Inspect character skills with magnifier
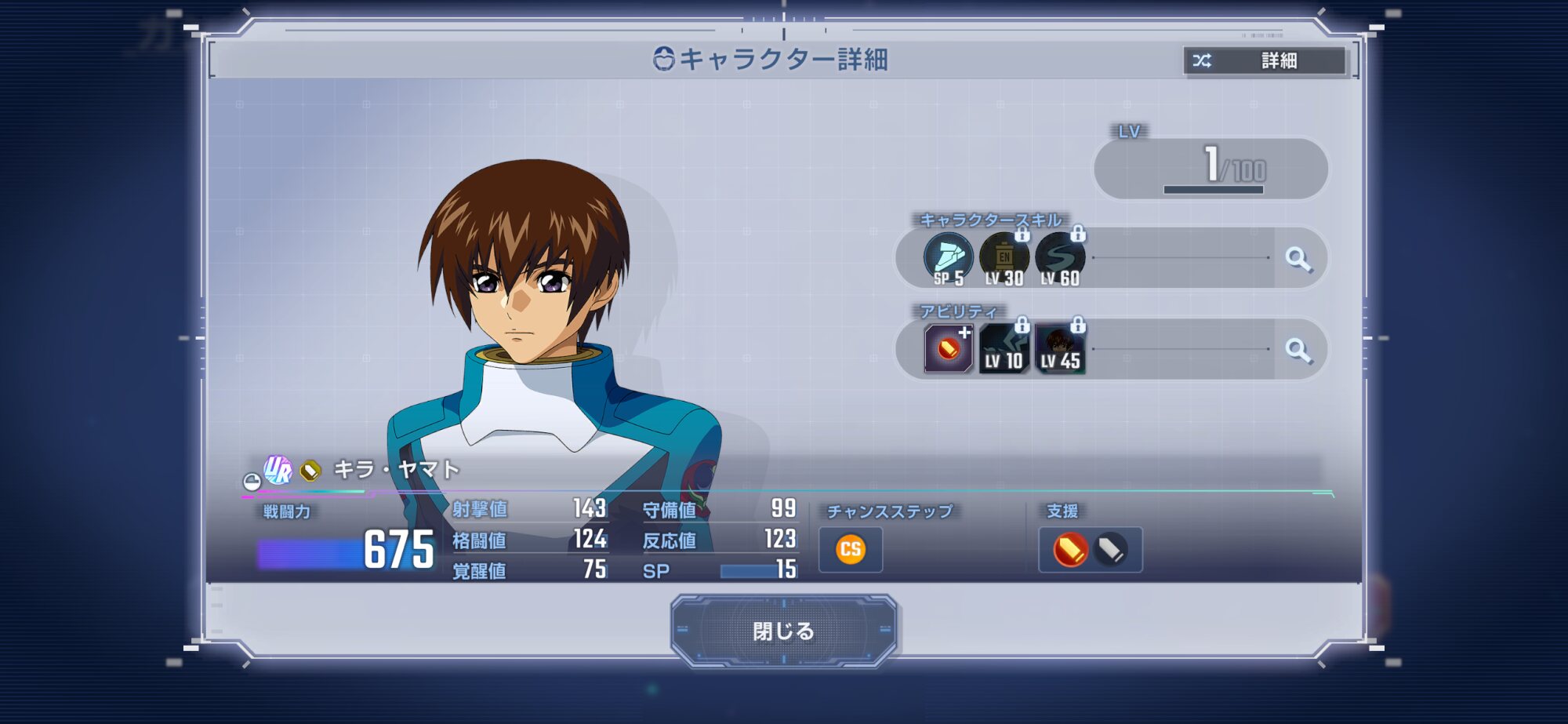Viewport: 1568px width, 724px height. tap(1298, 258)
